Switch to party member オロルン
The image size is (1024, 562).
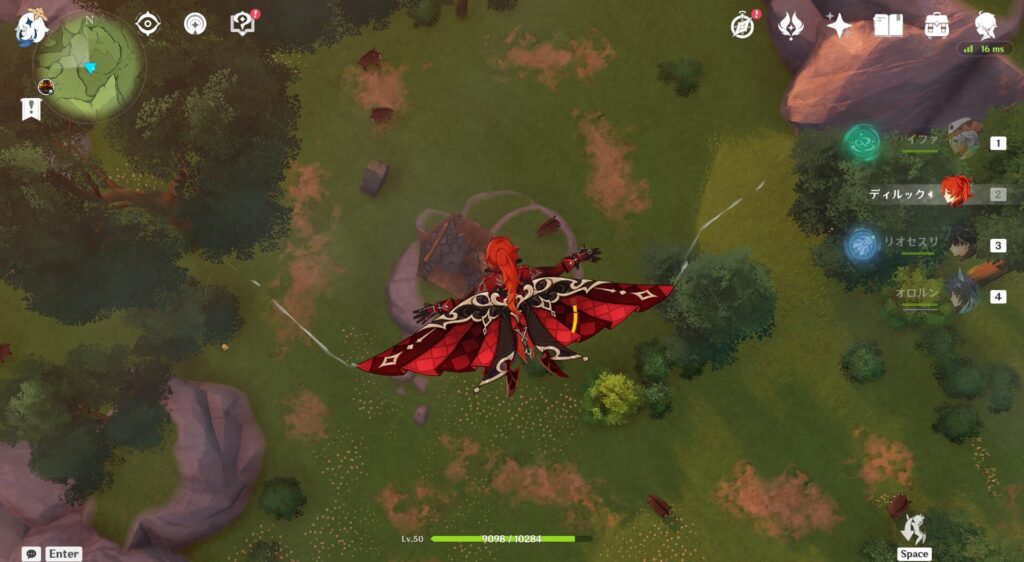tap(962, 296)
